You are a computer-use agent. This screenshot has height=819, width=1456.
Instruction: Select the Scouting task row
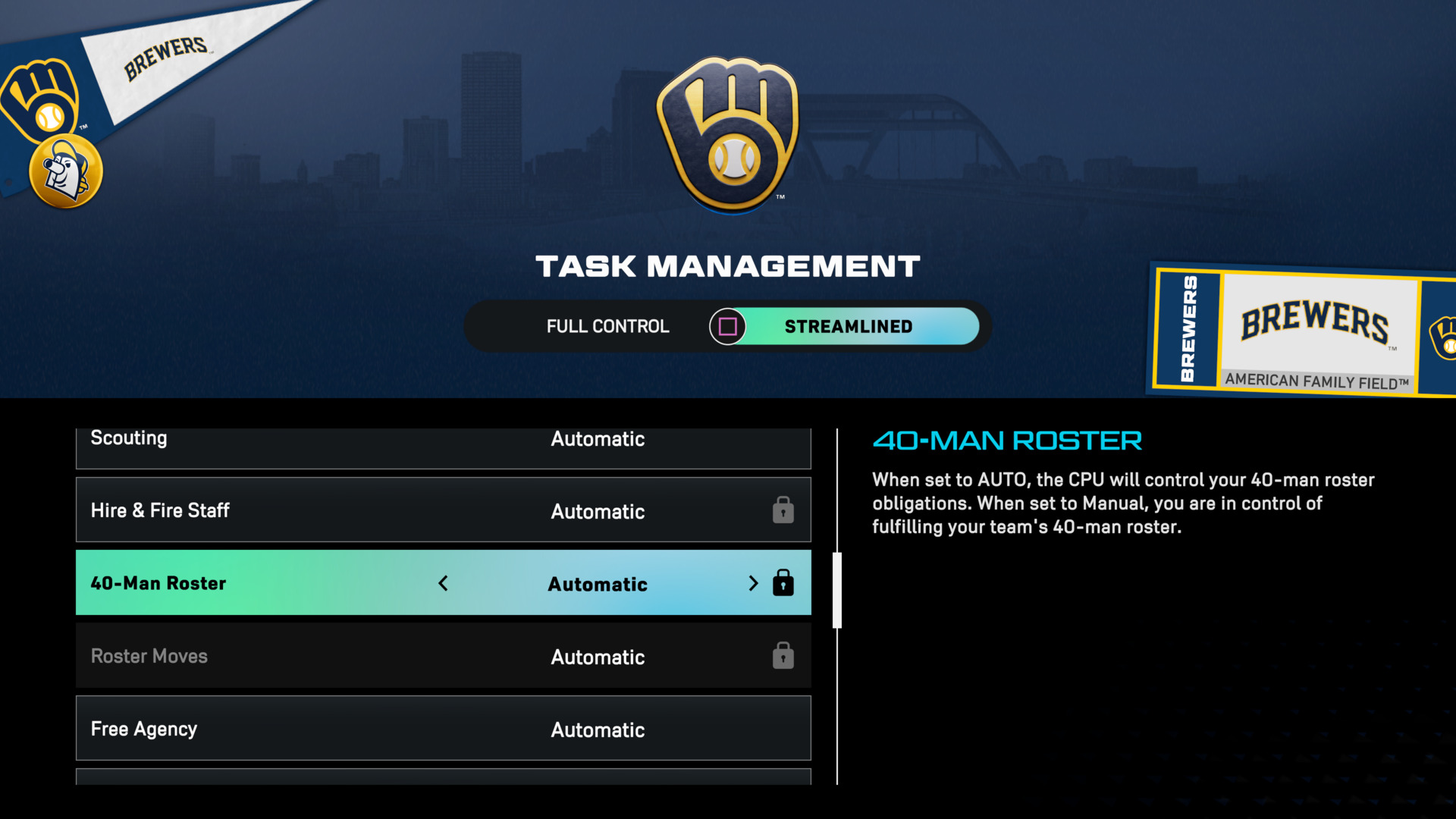coord(443,444)
